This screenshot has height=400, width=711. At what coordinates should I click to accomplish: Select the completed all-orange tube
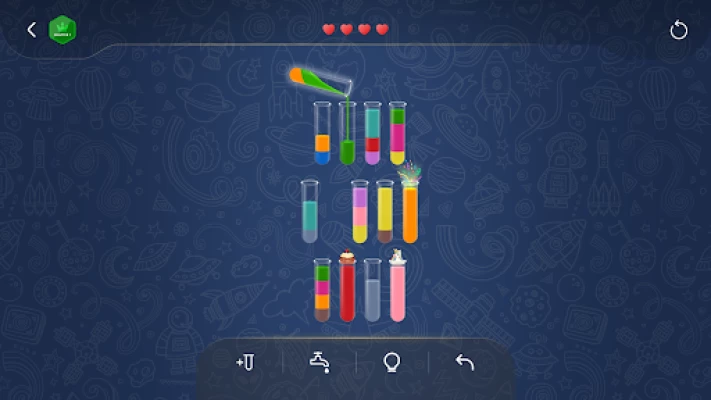(x=410, y=212)
